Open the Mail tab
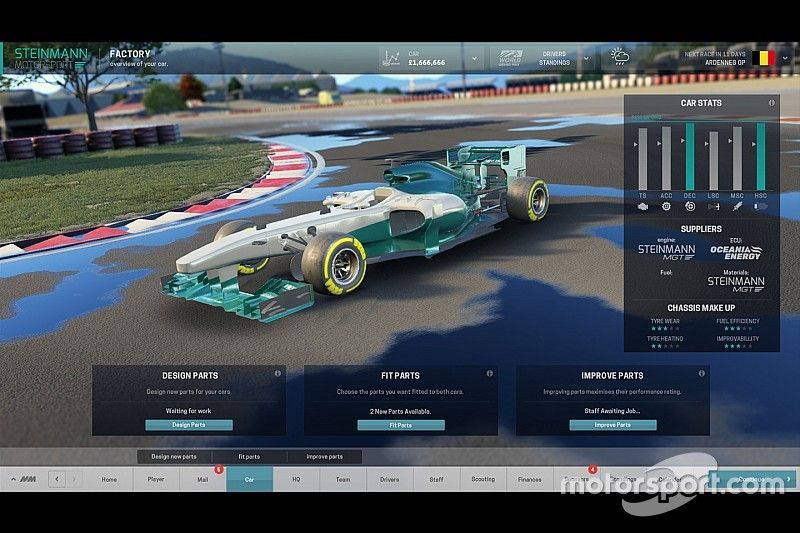The image size is (800, 533). [x=202, y=480]
